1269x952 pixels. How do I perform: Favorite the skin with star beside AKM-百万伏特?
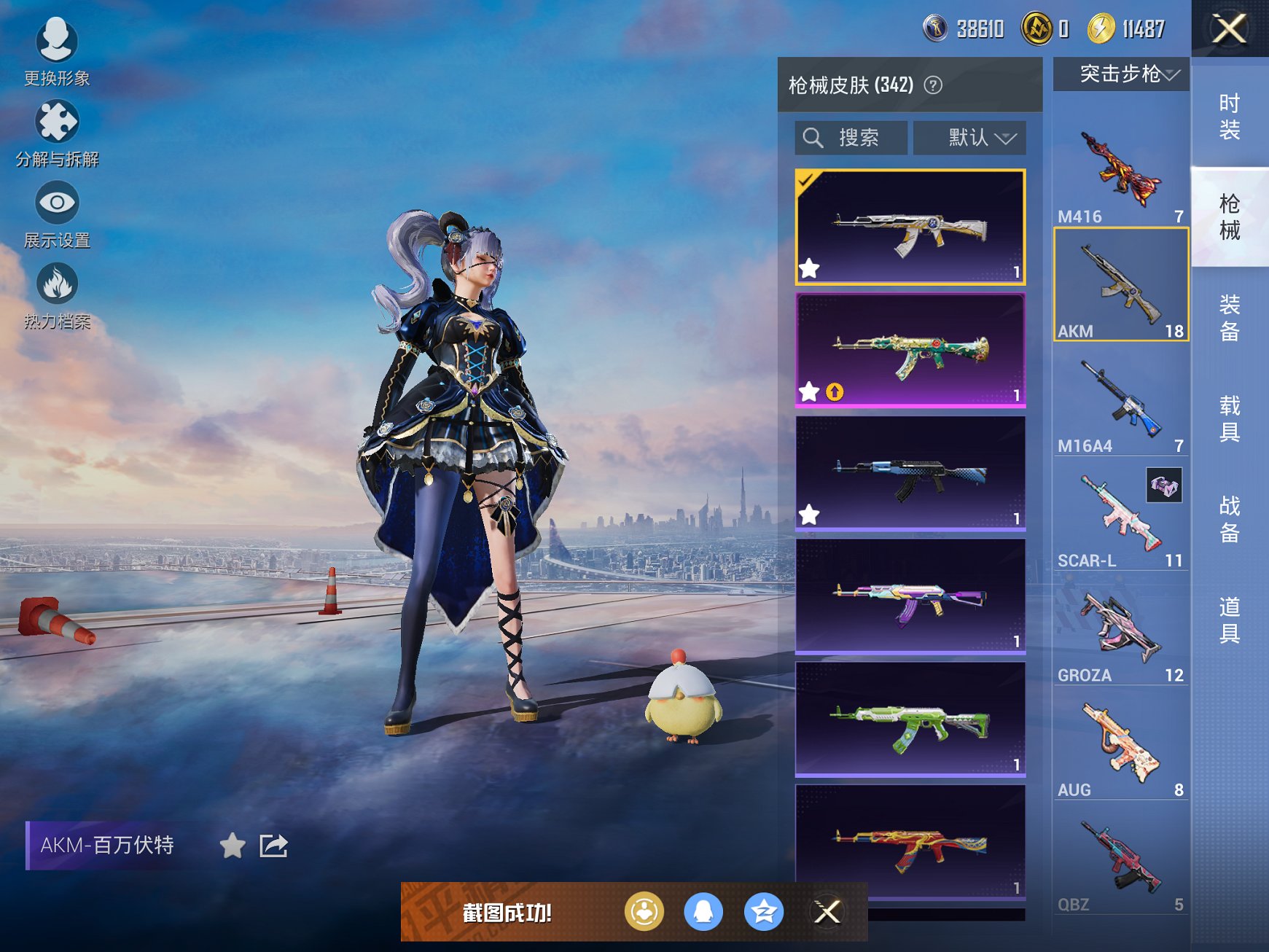(233, 846)
